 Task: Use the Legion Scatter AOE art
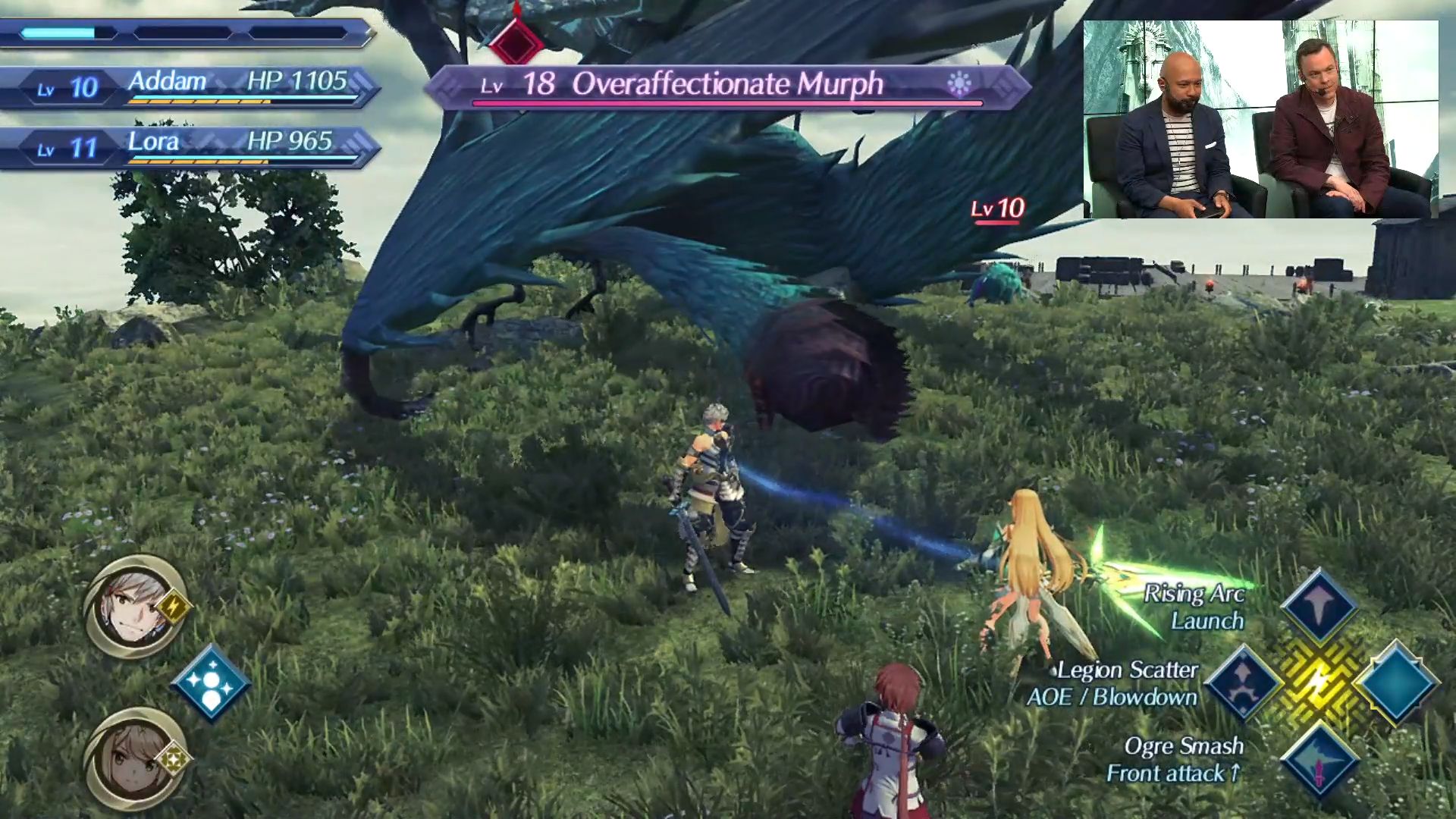(x=1244, y=682)
